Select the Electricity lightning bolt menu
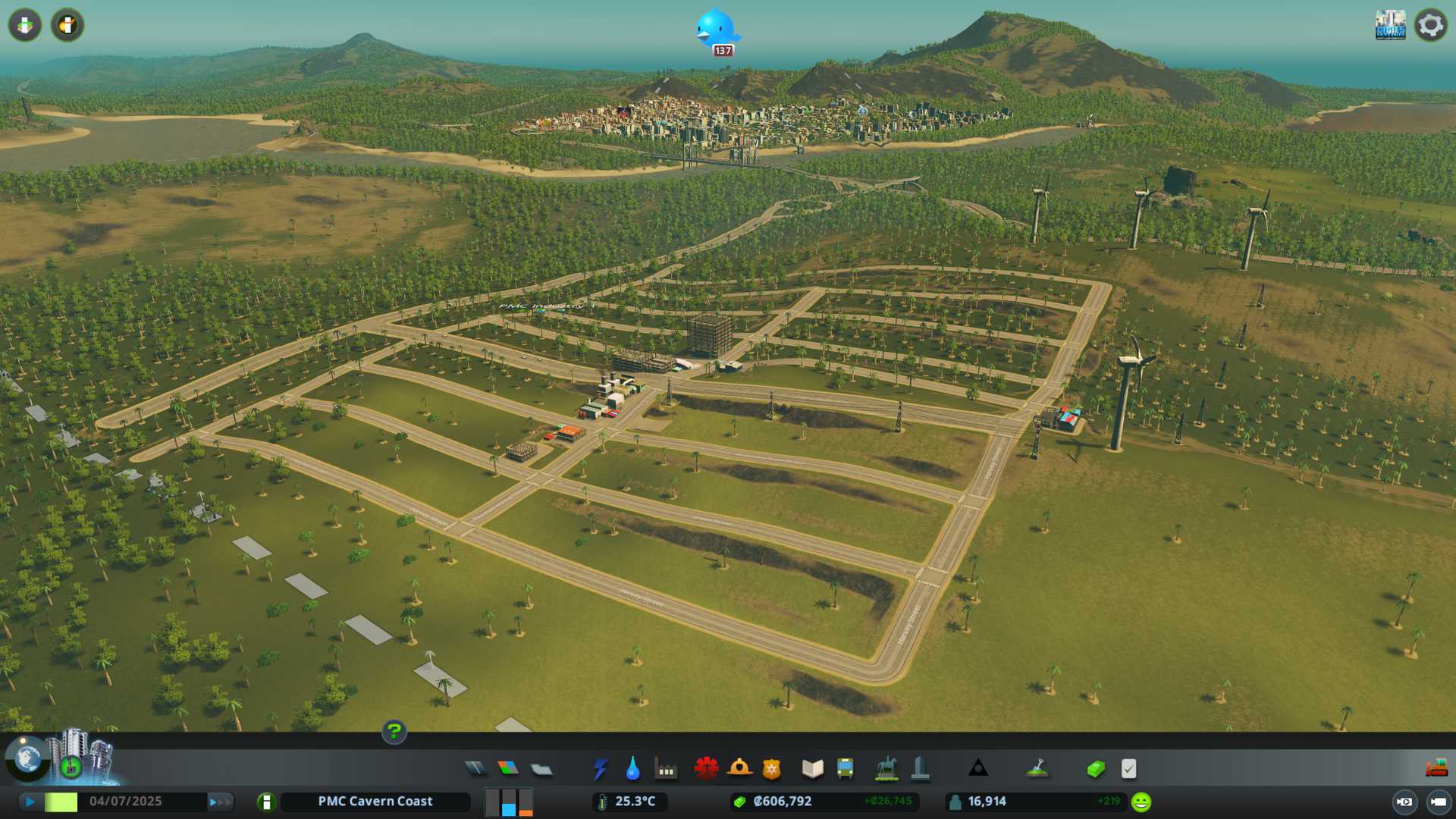This screenshot has width=1456, height=819. [x=601, y=769]
